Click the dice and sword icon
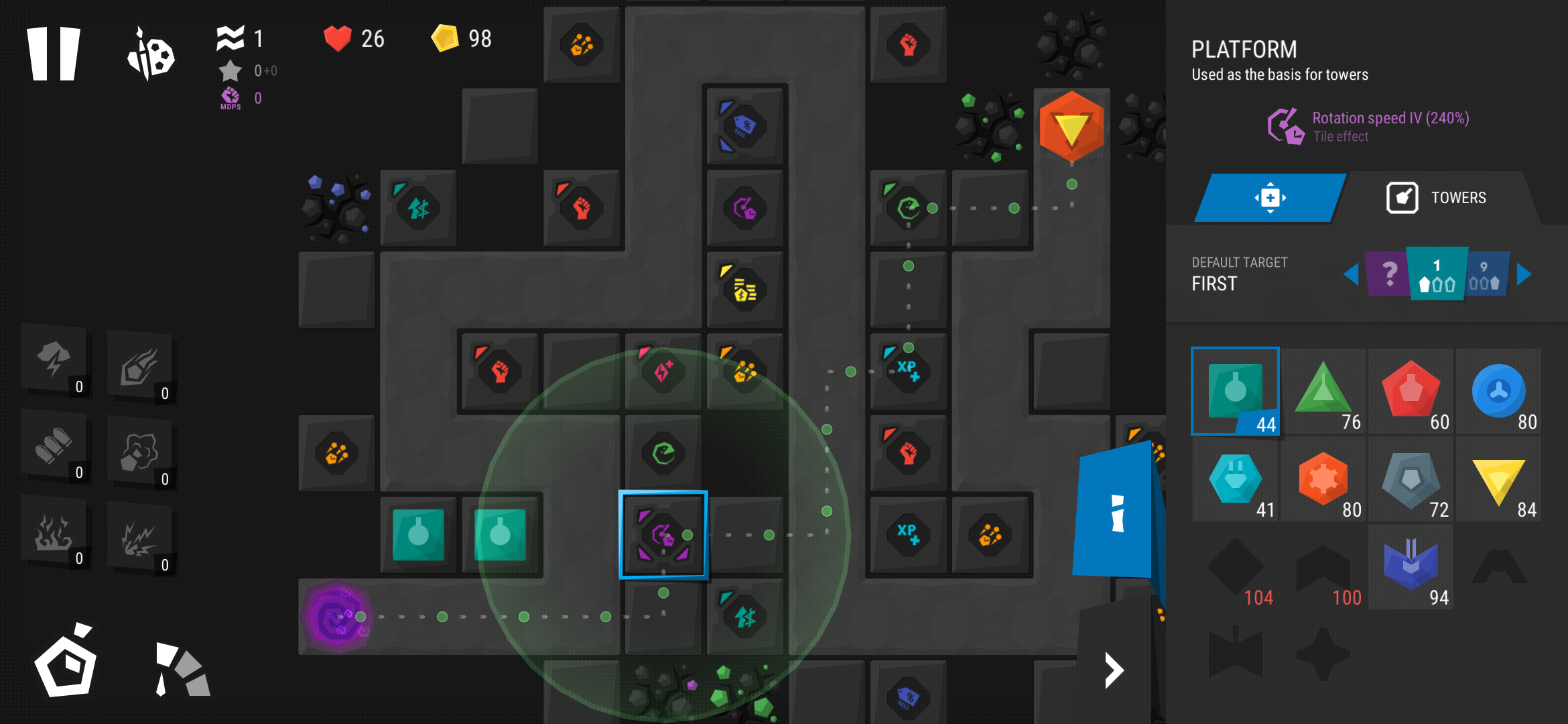The height and width of the screenshot is (724, 1568). [x=151, y=55]
